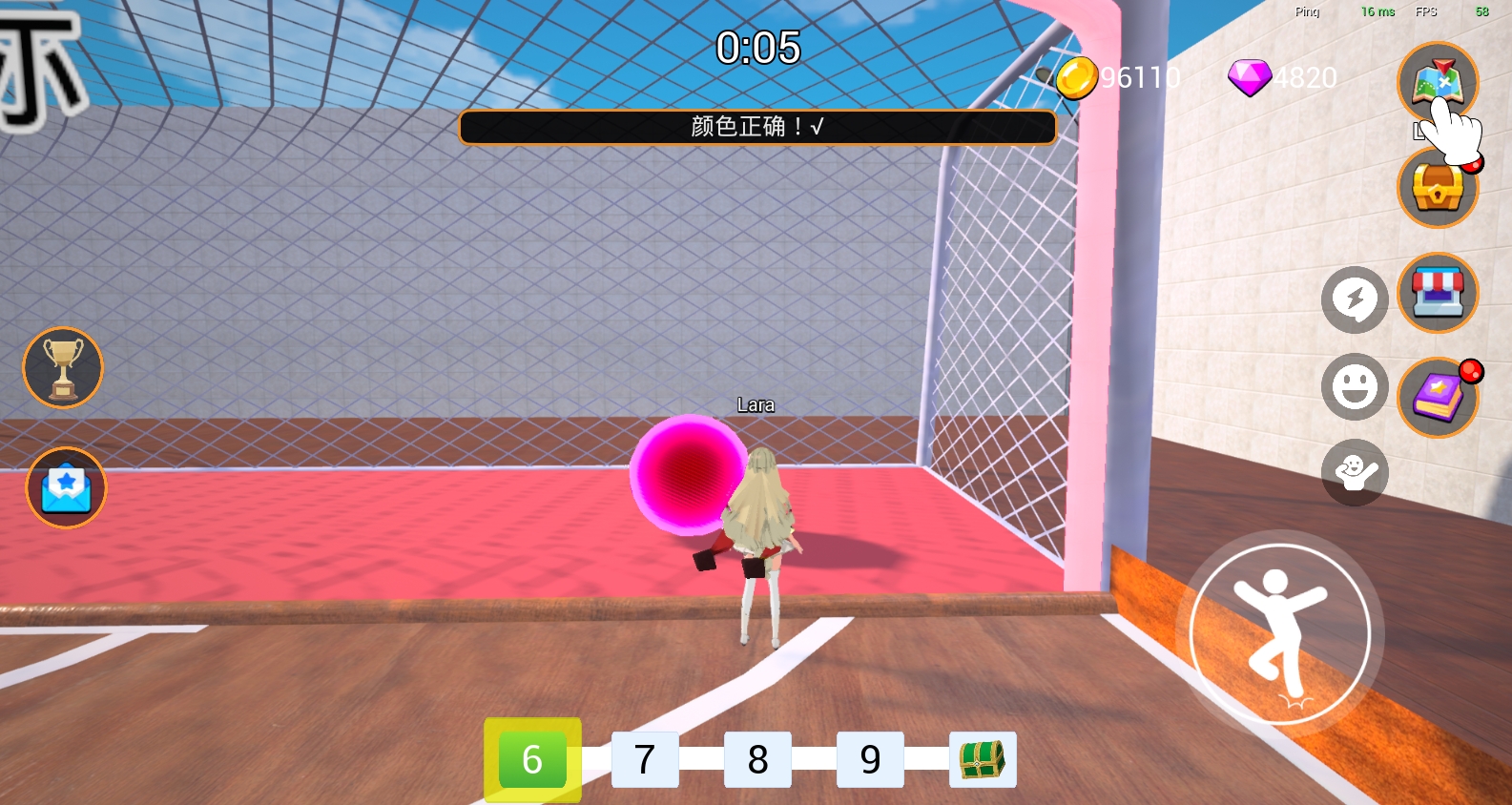
Task: Select the level 9 tile
Action: [870, 759]
